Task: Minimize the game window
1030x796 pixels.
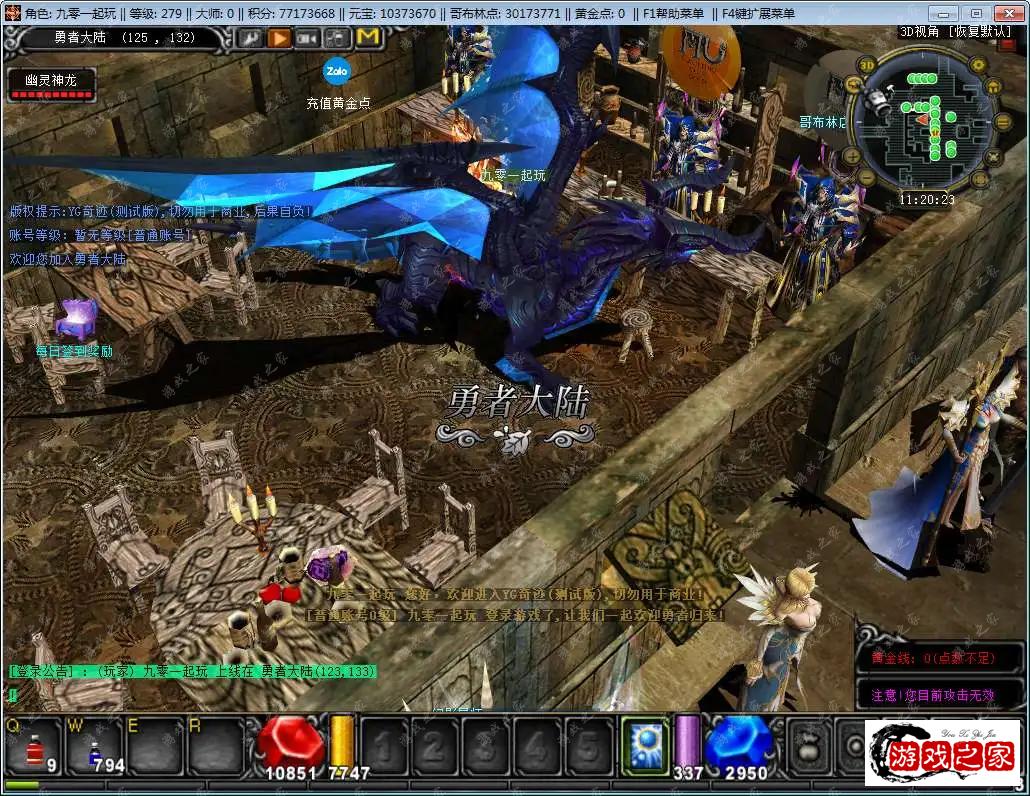Action: click(945, 13)
